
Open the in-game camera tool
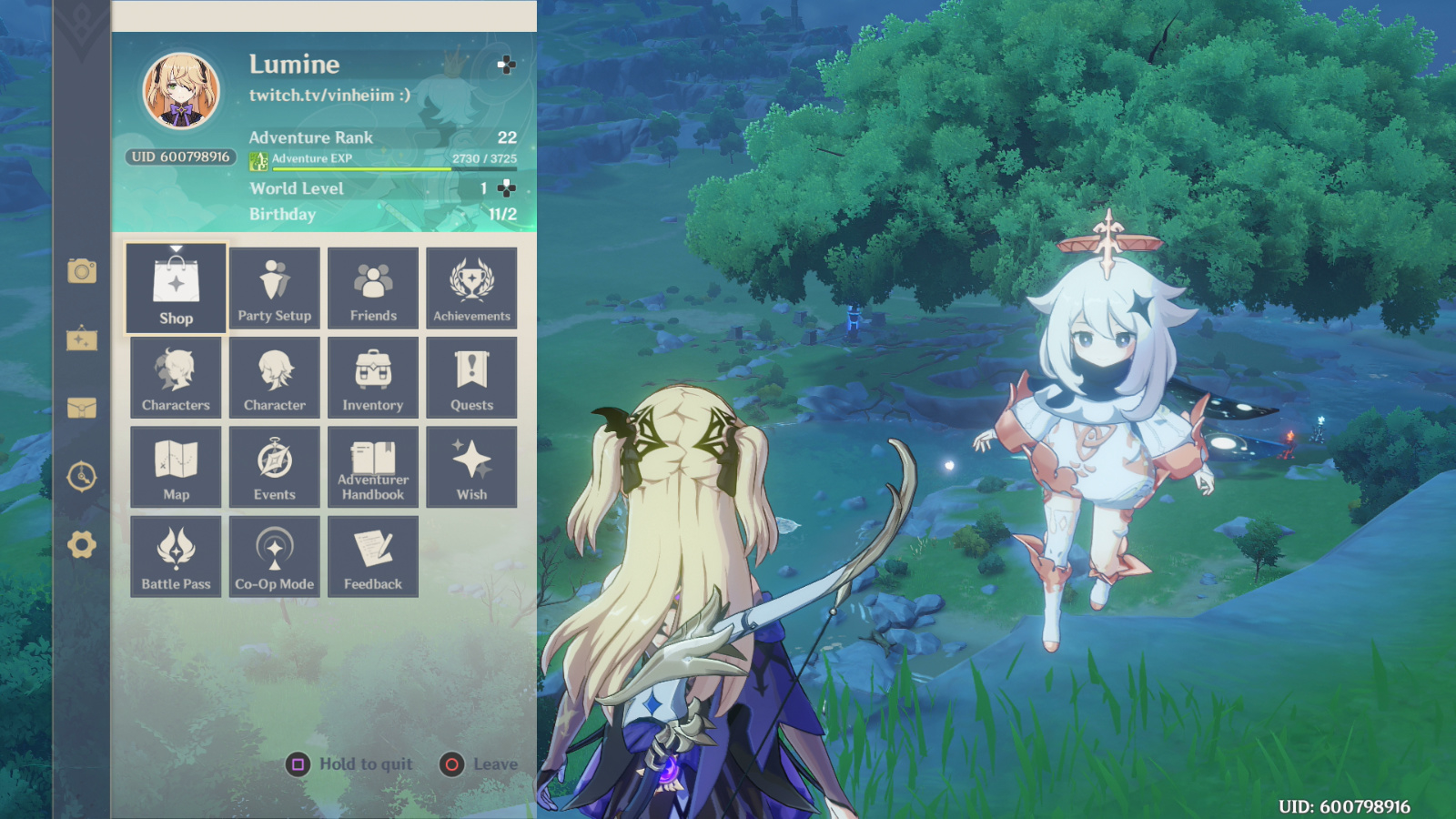click(x=82, y=271)
